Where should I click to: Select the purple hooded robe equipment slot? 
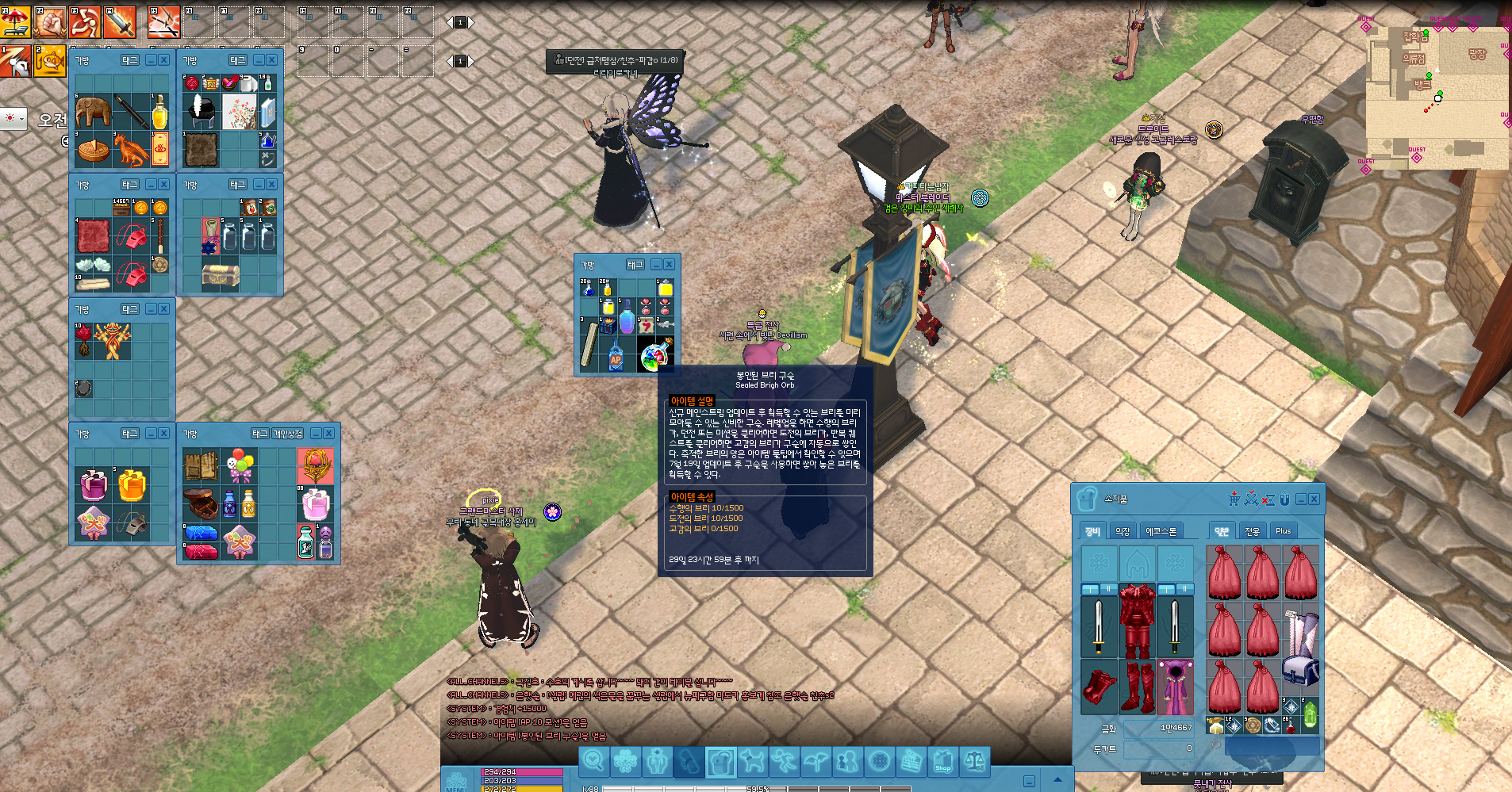click(x=1175, y=686)
